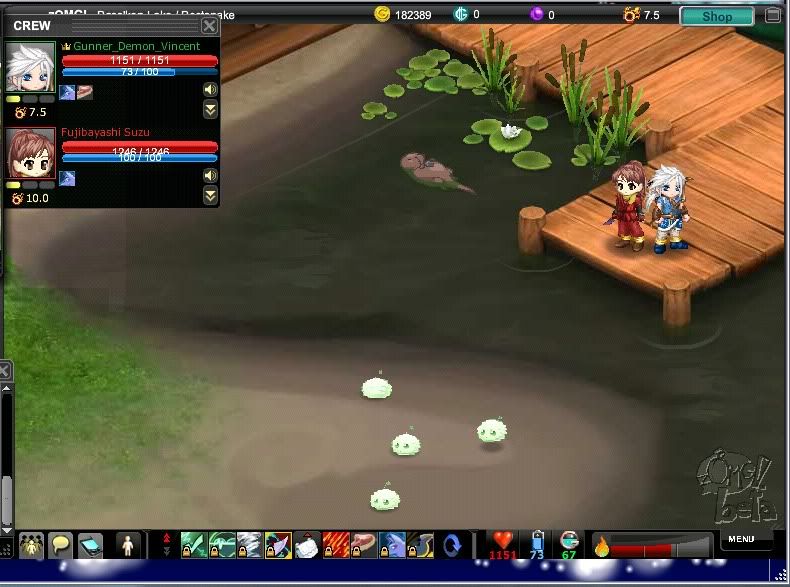The image size is (790, 587).
Task: Activate the red slashes ability
Action: pyautogui.click(x=336, y=545)
